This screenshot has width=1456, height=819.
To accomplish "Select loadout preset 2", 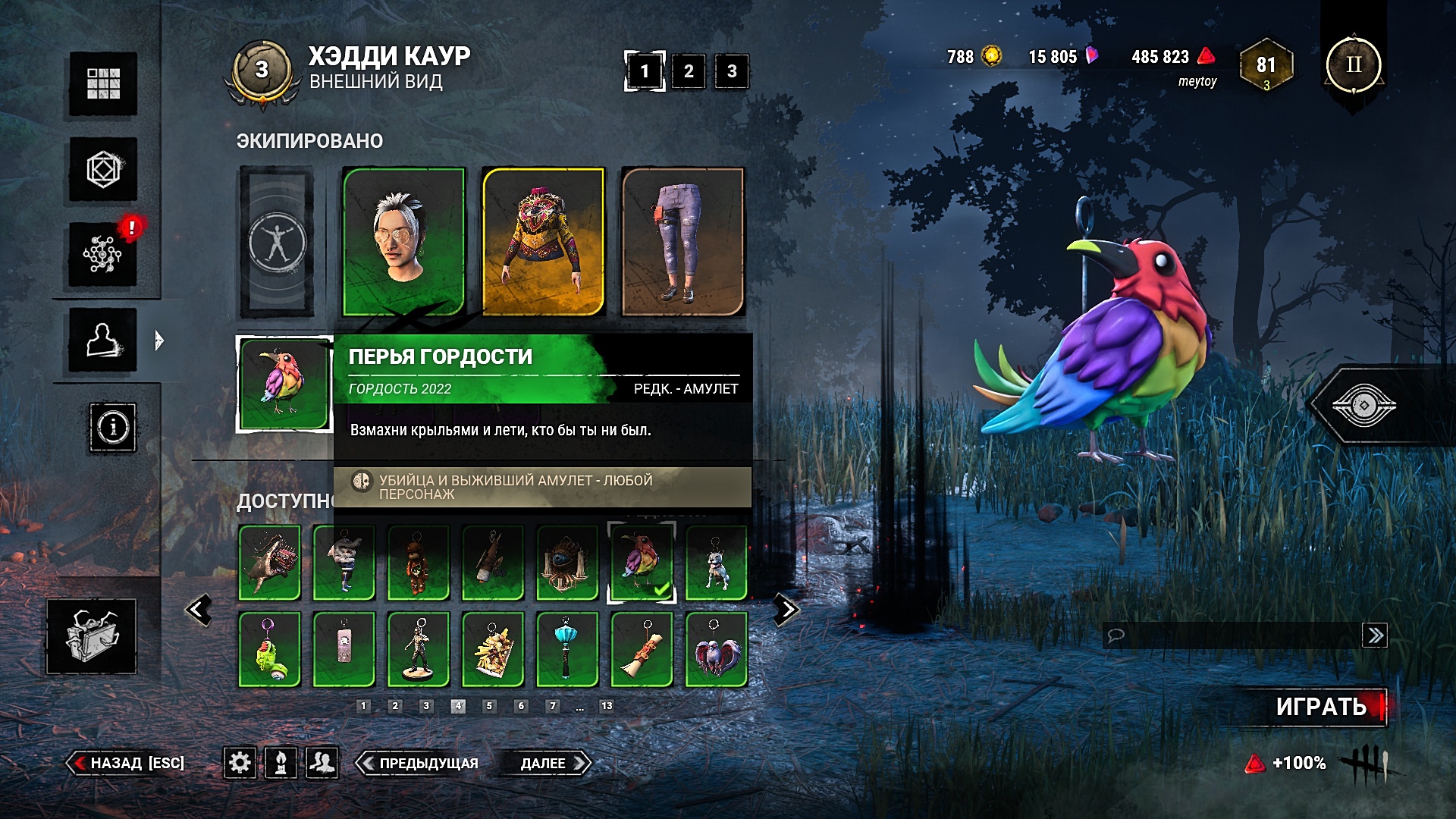I will tap(688, 71).
